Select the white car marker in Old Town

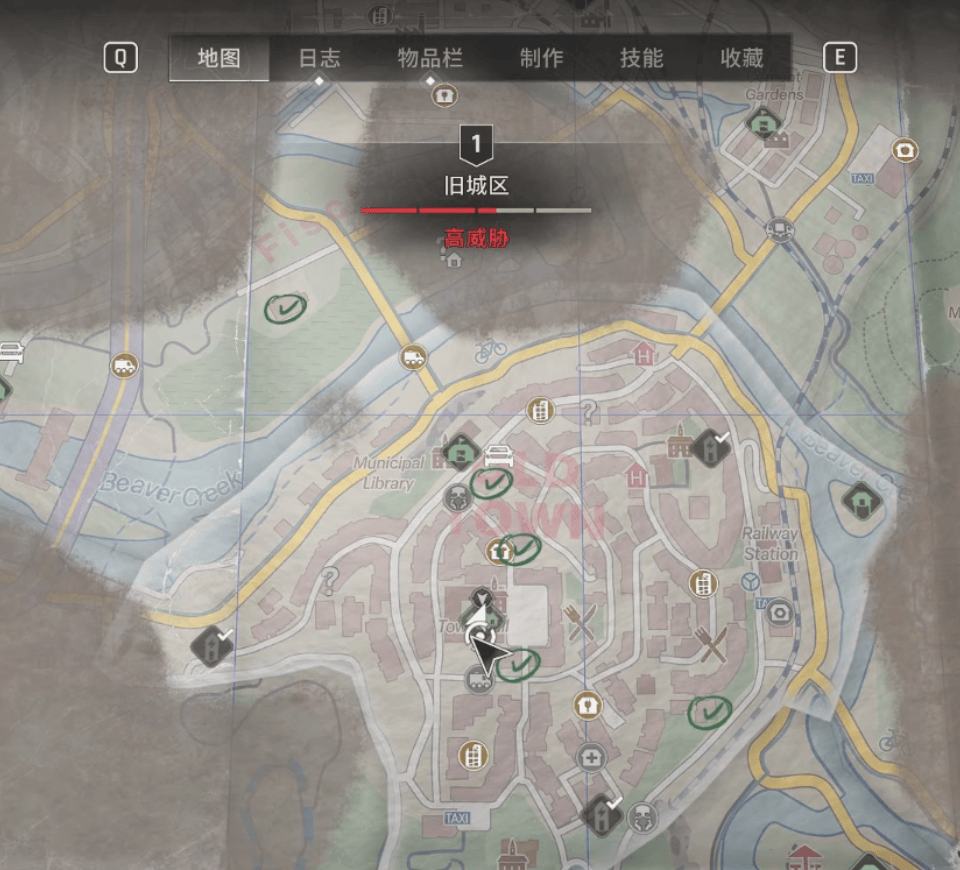click(498, 456)
